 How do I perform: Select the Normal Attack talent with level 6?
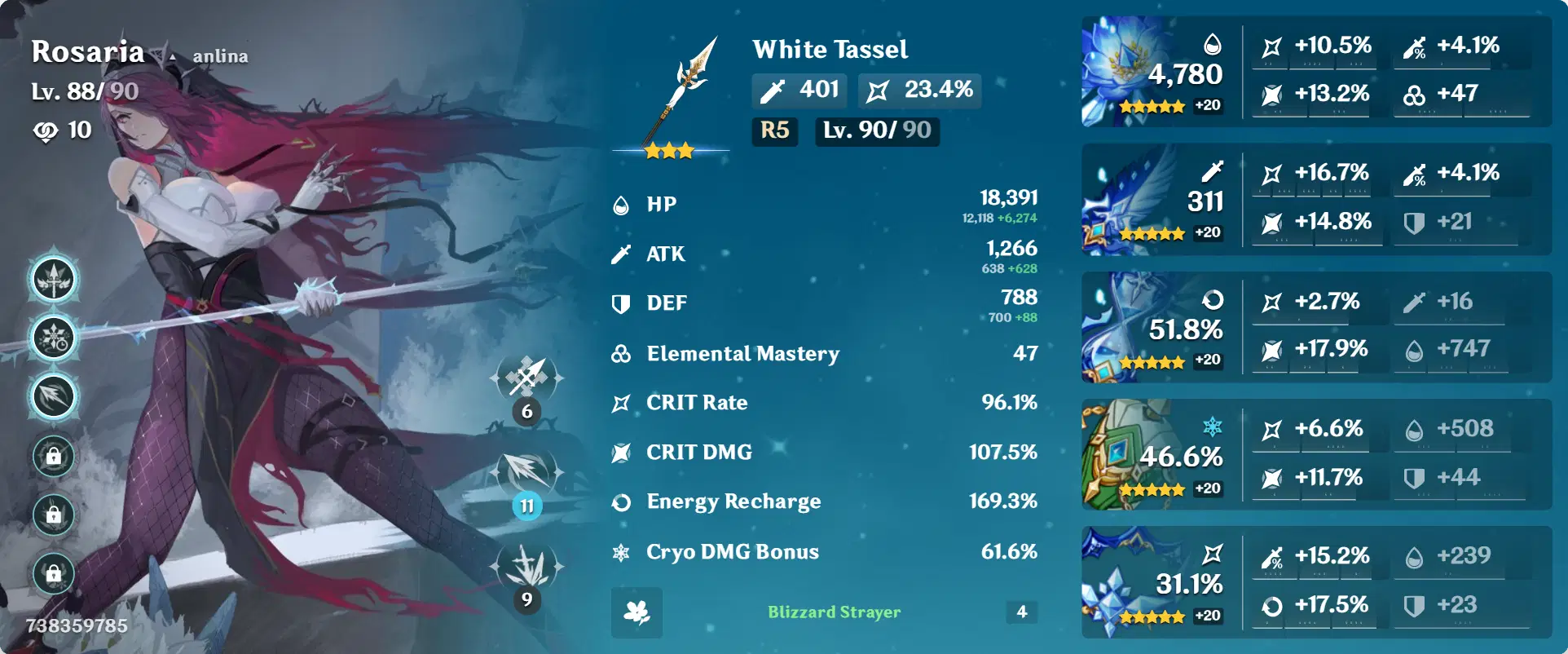(x=526, y=382)
